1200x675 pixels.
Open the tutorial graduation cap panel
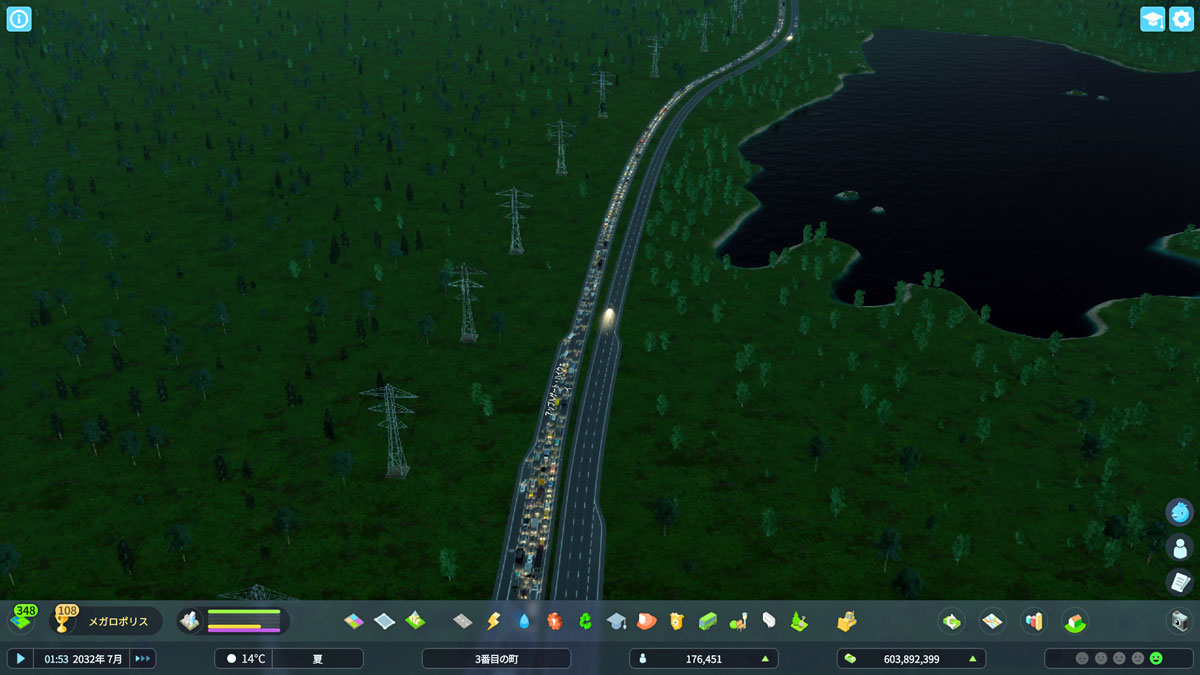point(1152,19)
